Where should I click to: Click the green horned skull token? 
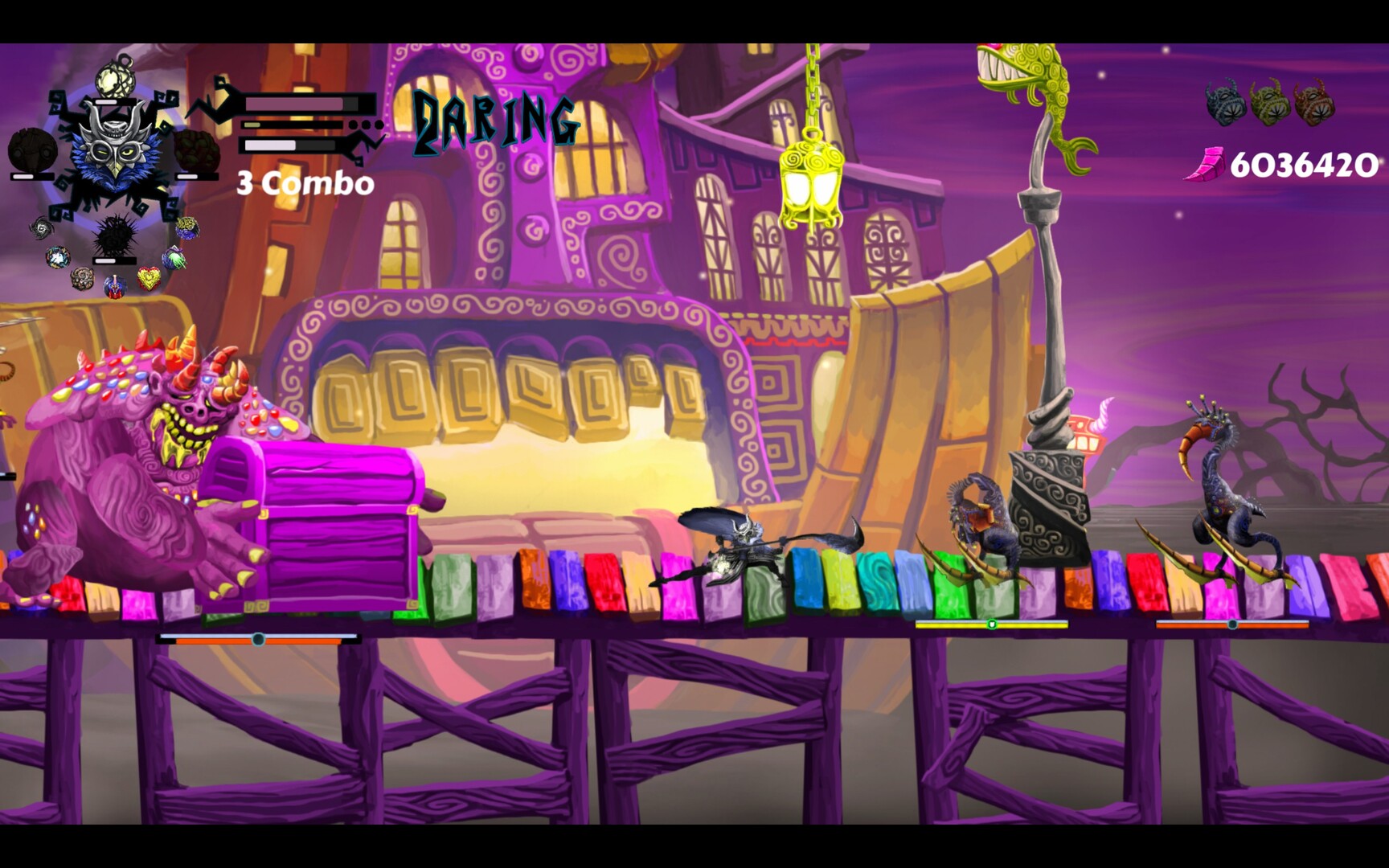(x=1269, y=102)
